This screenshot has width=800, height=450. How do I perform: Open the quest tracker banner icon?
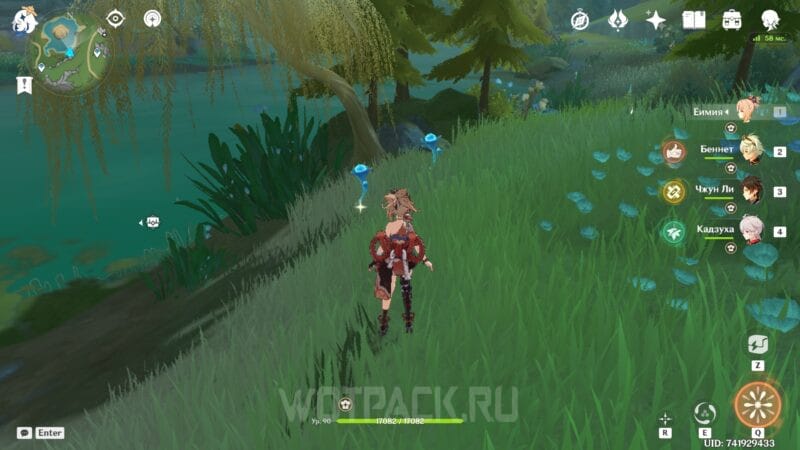24,86
